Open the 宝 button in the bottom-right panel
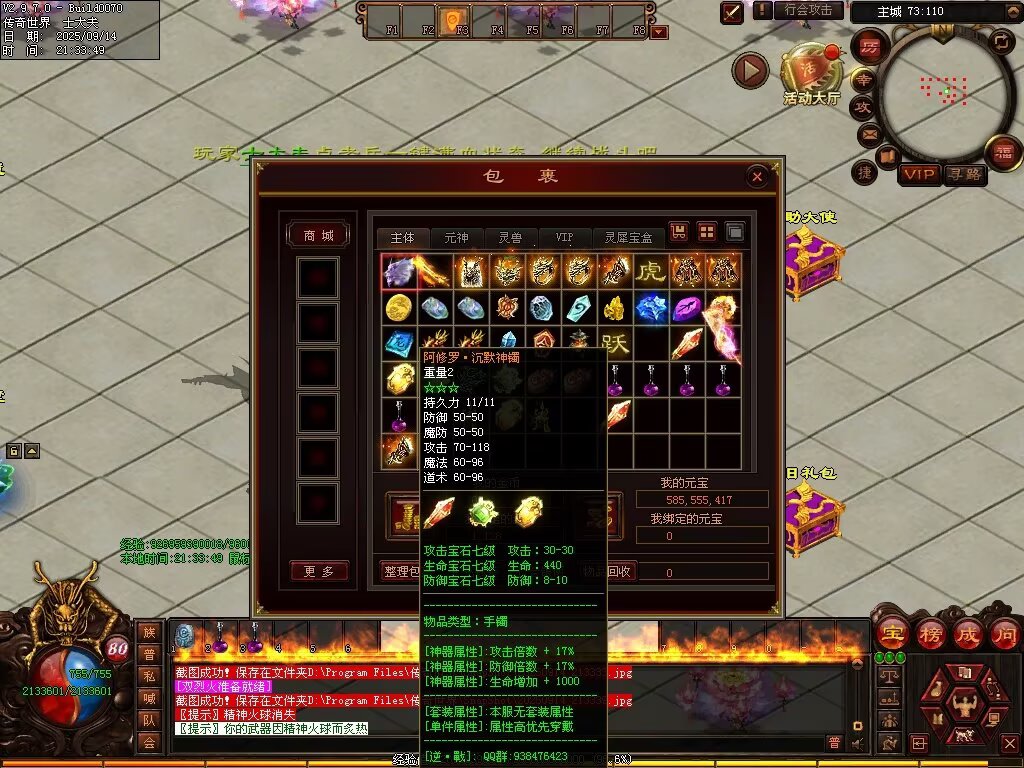 click(890, 632)
